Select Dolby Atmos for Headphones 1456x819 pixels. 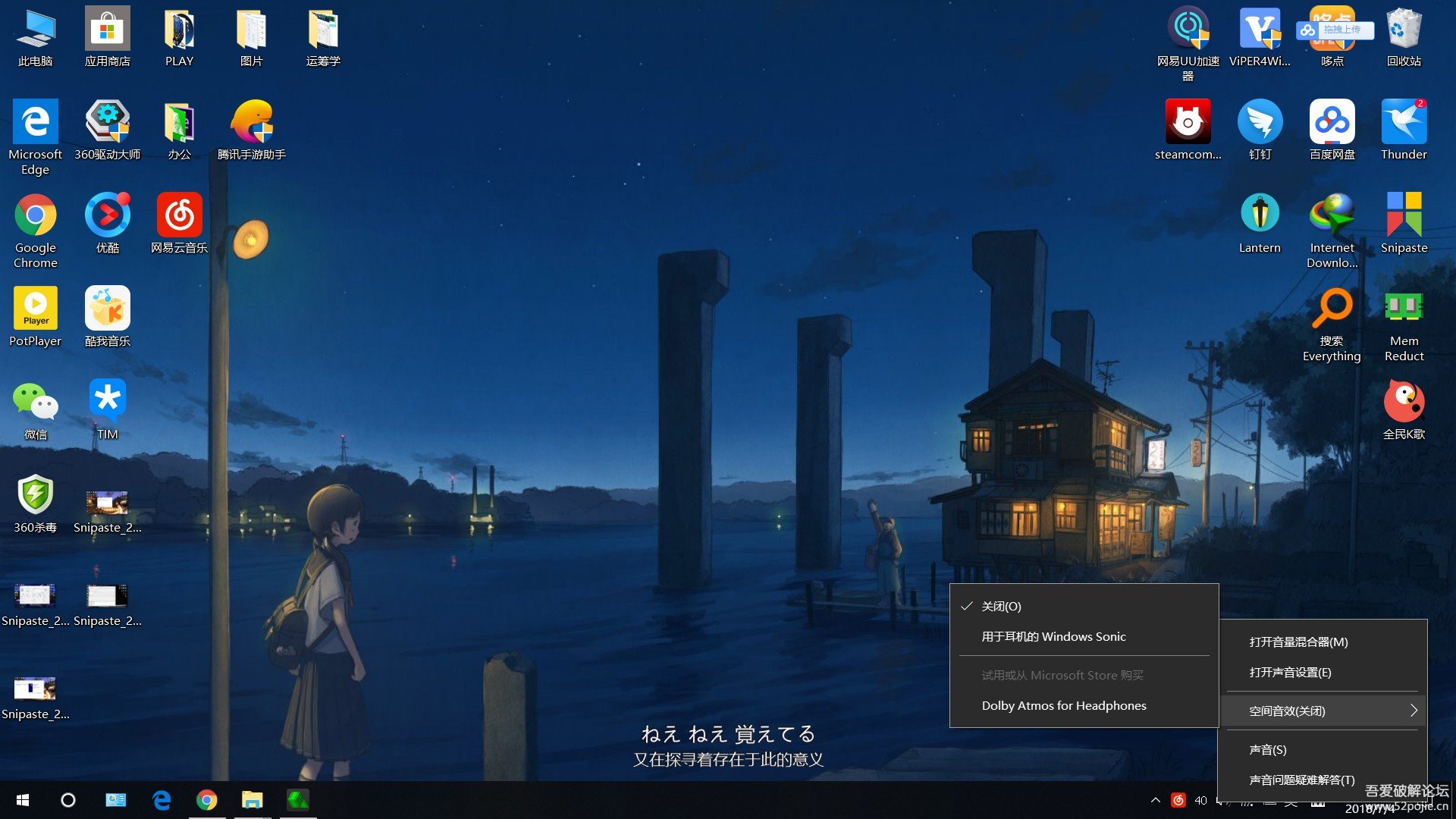(1063, 705)
